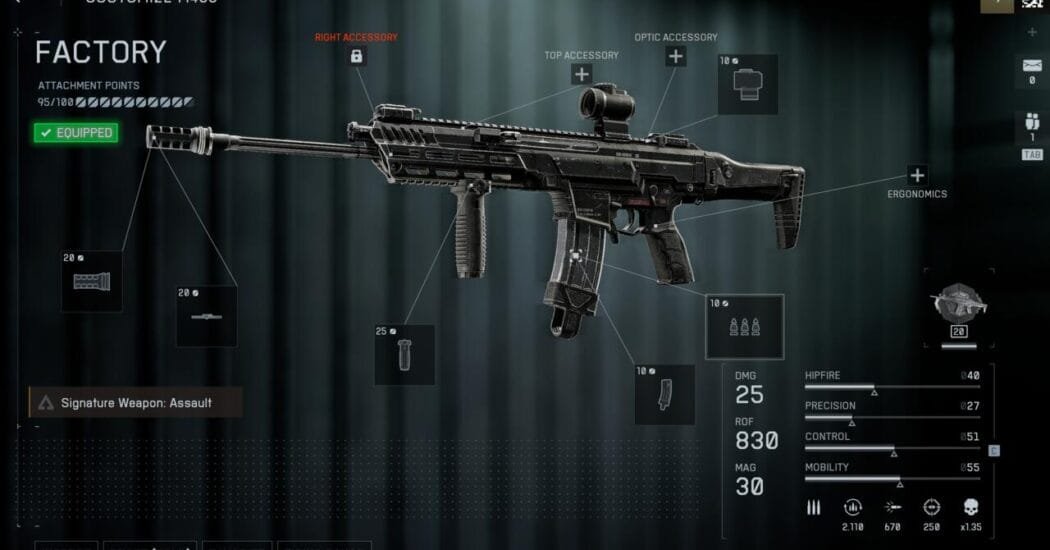
Task: Open the muzzle brake attachment slot
Action: 93,282
